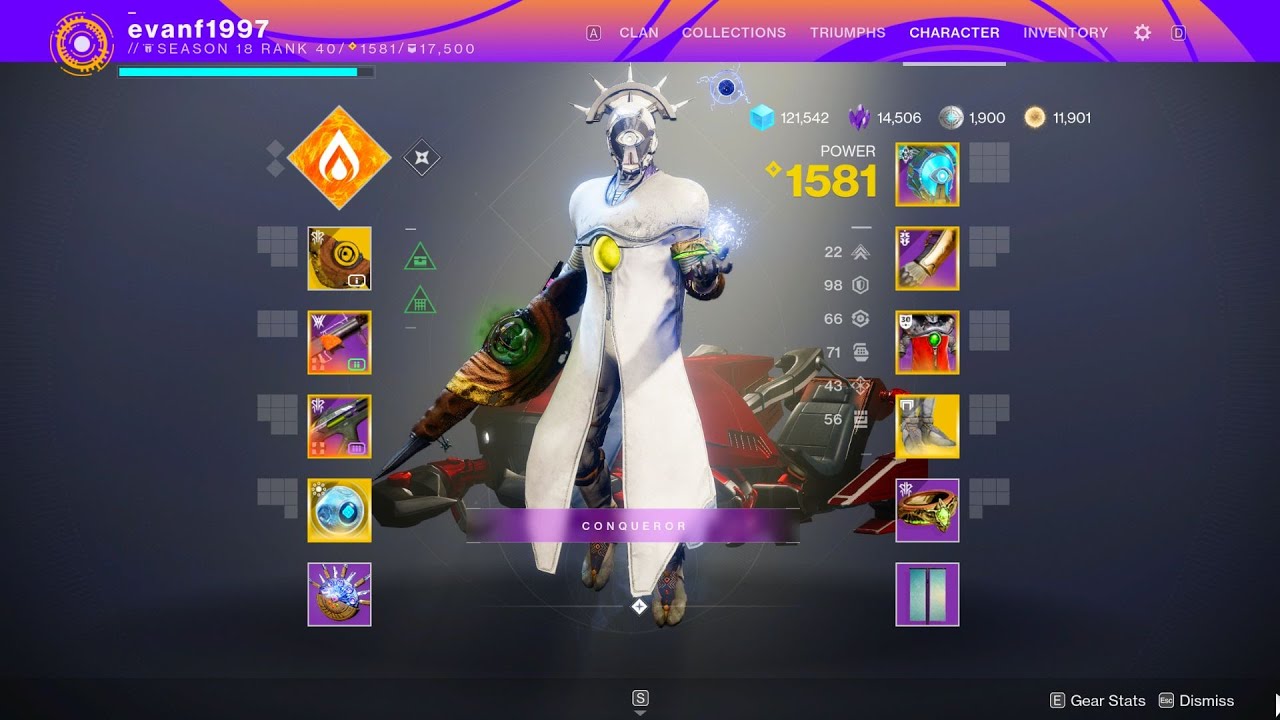Open the blue Ghost shell slot
Viewport: 1280px width, 720px height.
pos(340,511)
